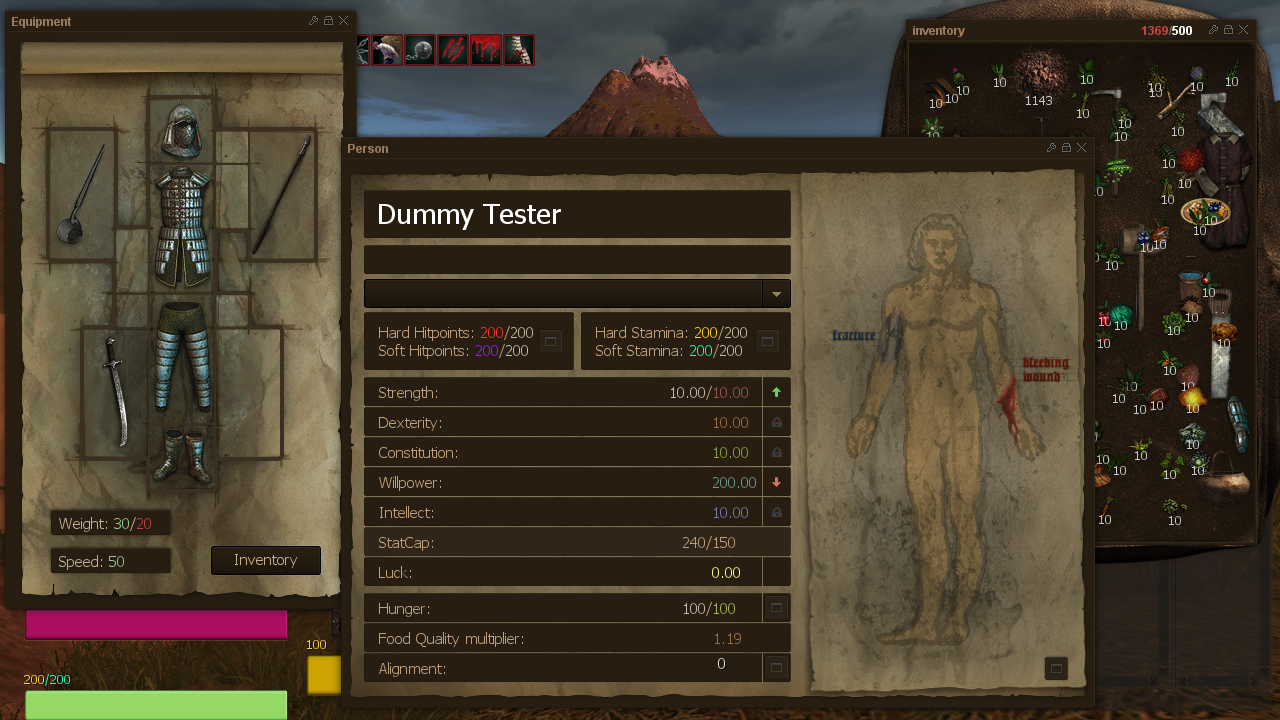Close the Equipment window

click(x=344, y=21)
